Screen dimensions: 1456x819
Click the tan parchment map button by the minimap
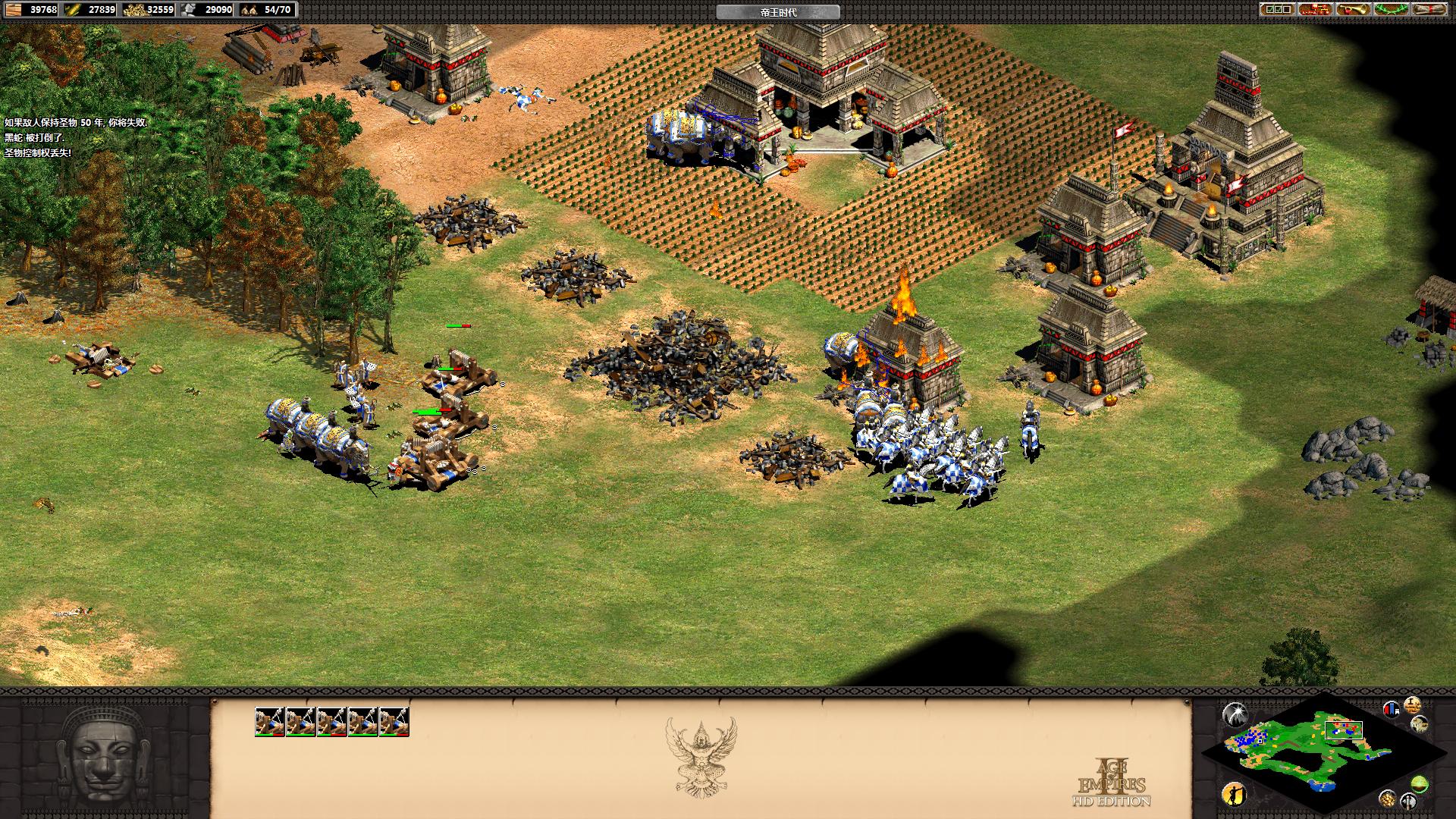[1420, 724]
